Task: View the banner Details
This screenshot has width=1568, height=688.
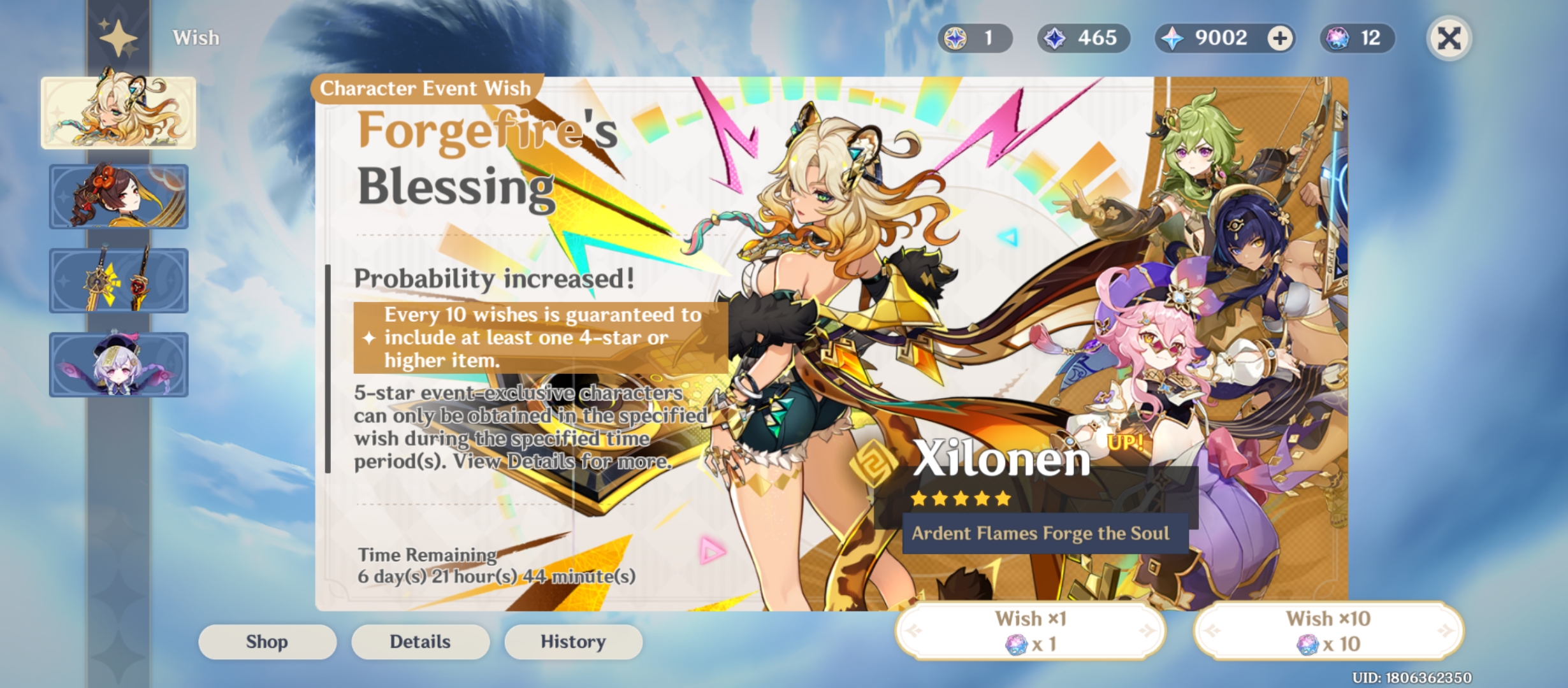Action: coord(419,641)
